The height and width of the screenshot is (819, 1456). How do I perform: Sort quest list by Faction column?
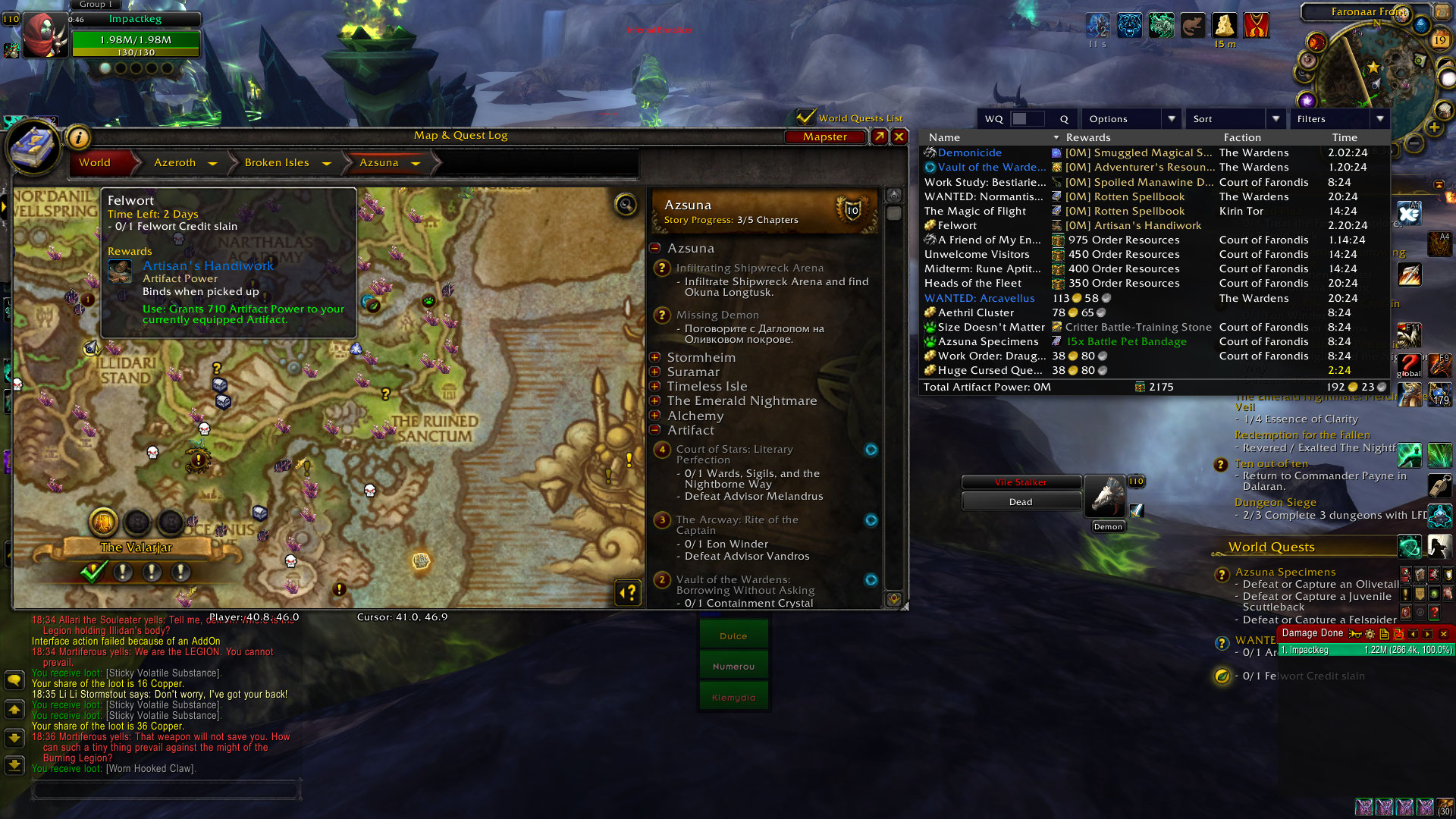[x=1242, y=137]
